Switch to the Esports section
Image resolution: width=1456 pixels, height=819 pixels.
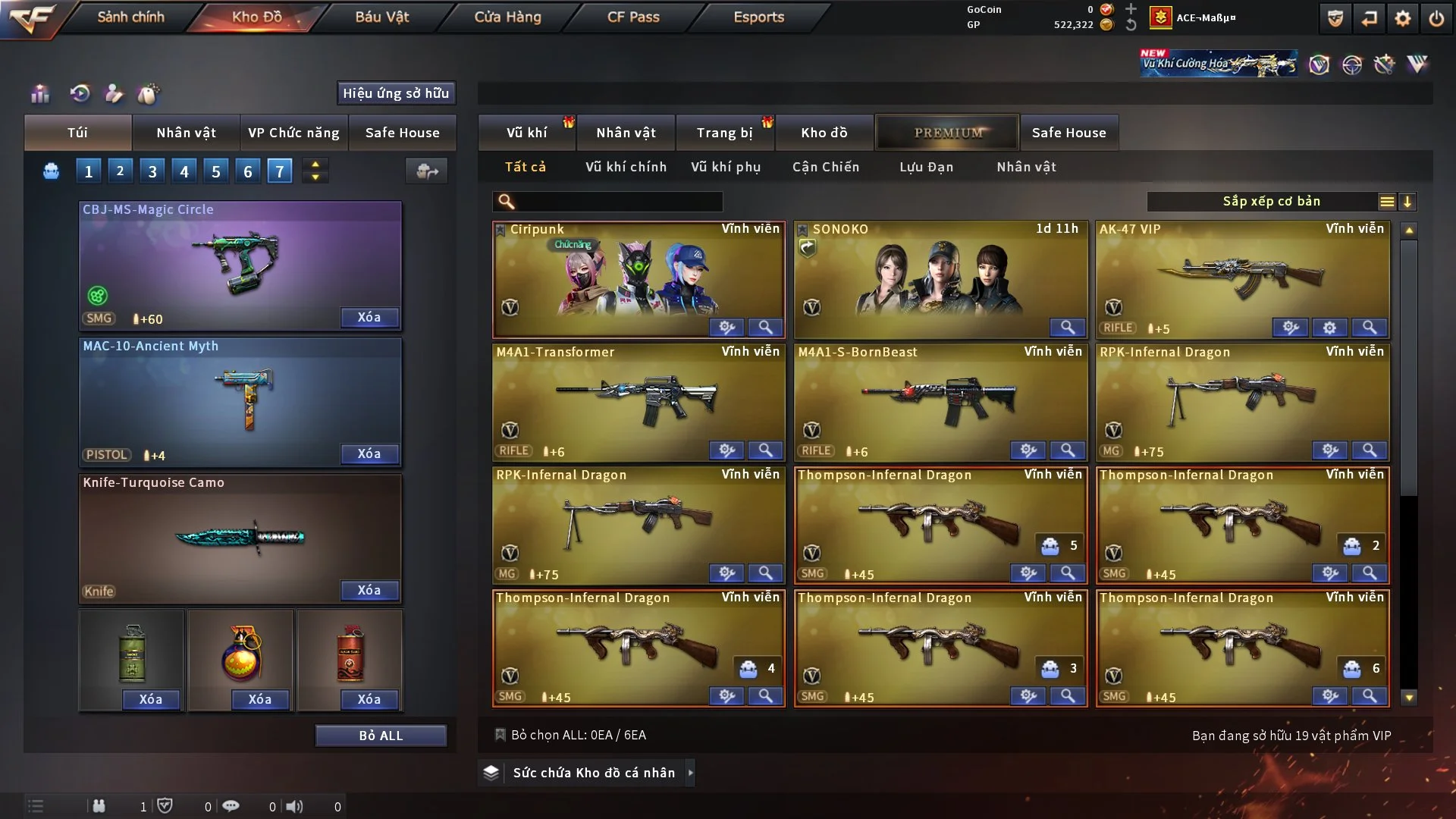point(758,17)
